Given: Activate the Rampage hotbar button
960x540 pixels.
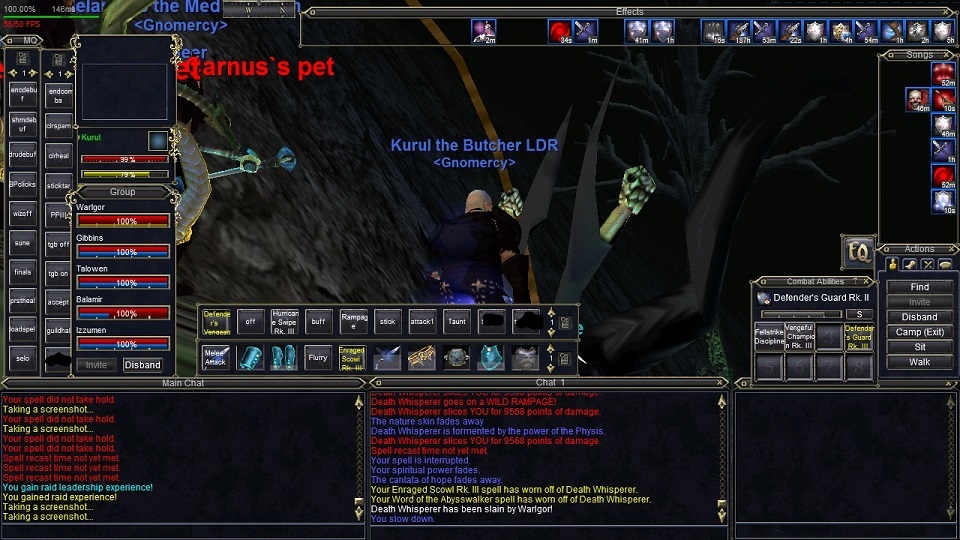Looking at the screenshot, I should point(354,321).
